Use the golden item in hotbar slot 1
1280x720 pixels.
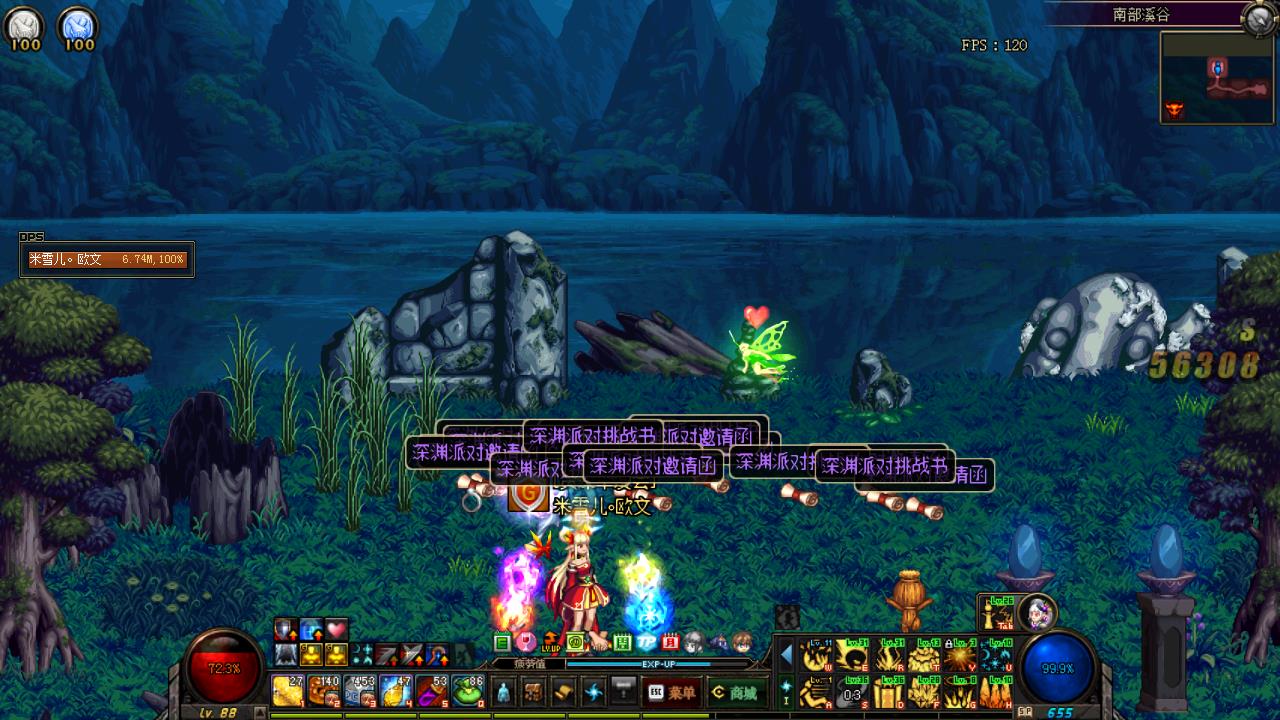(x=288, y=690)
